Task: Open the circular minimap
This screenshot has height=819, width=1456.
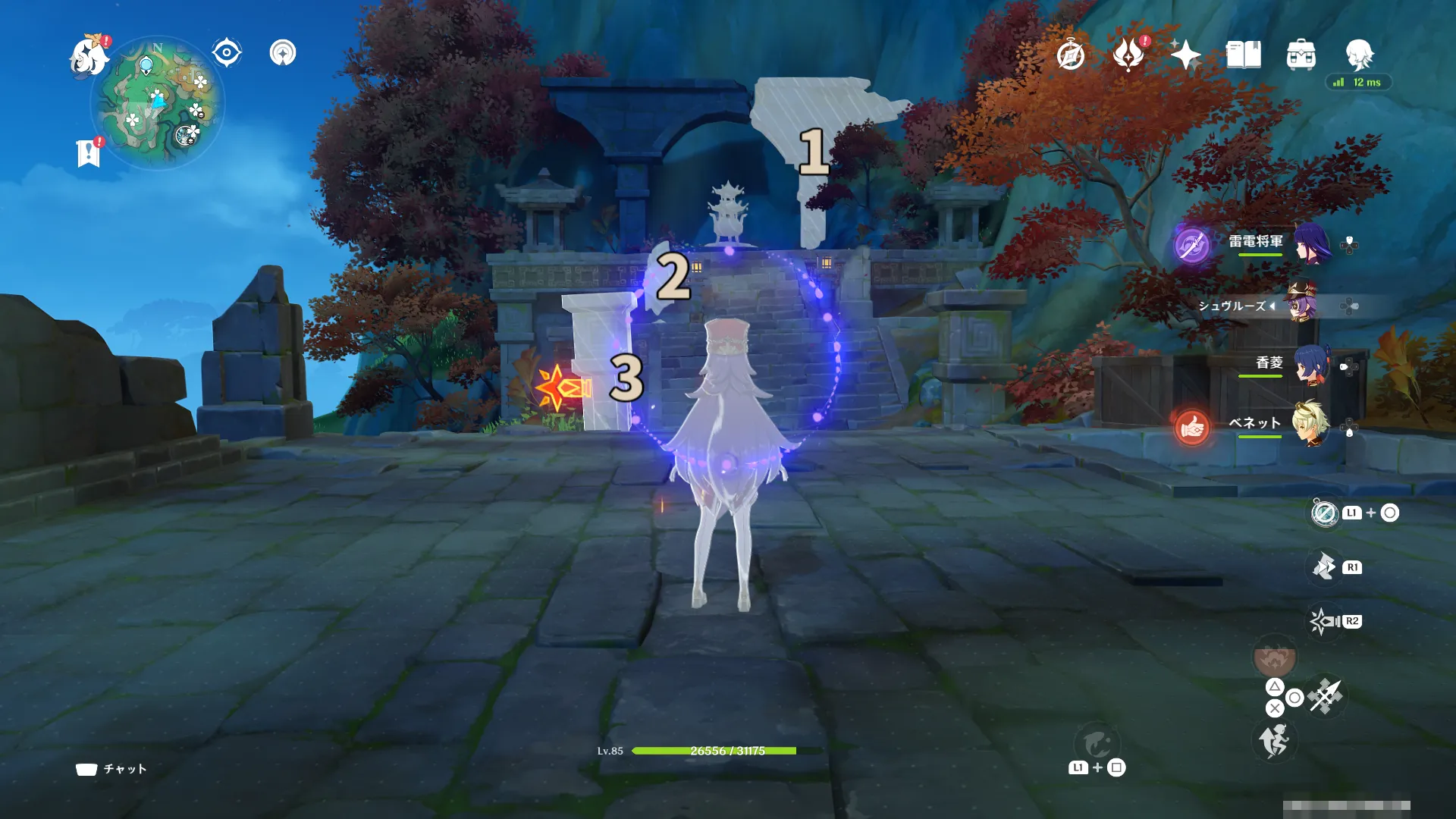Action: pyautogui.click(x=158, y=102)
